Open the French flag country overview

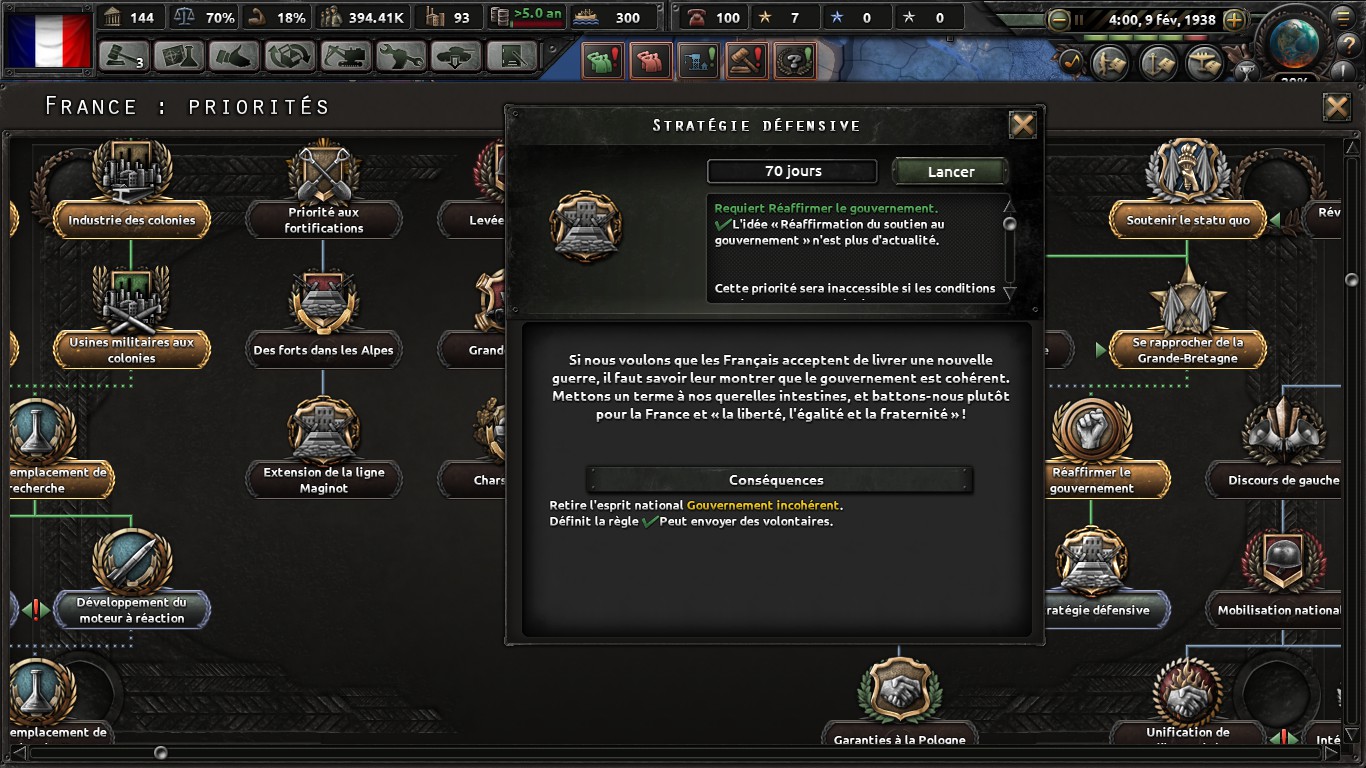tap(48, 40)
